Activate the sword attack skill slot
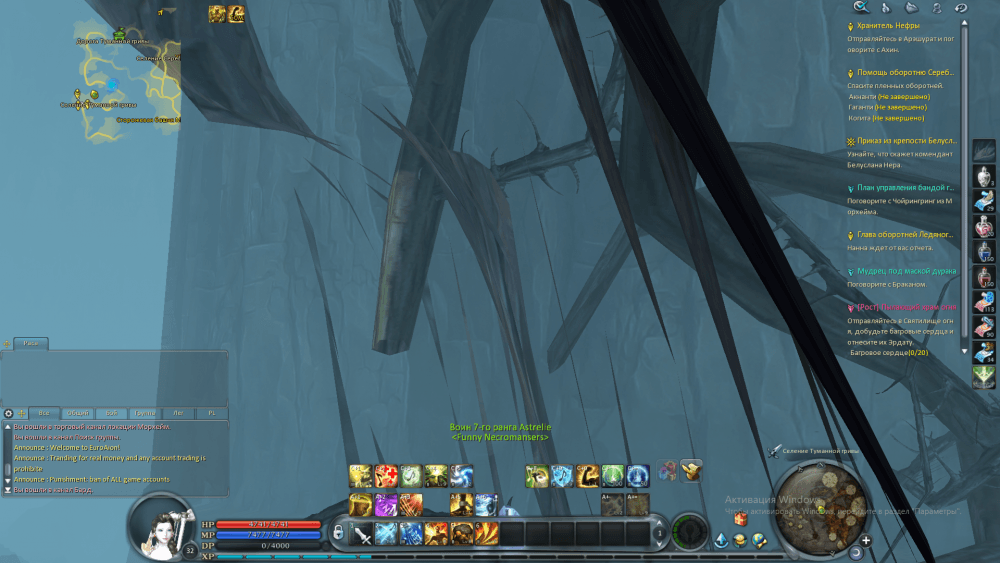This screenshot has width=1000, height=563. (x=362, y=534)
